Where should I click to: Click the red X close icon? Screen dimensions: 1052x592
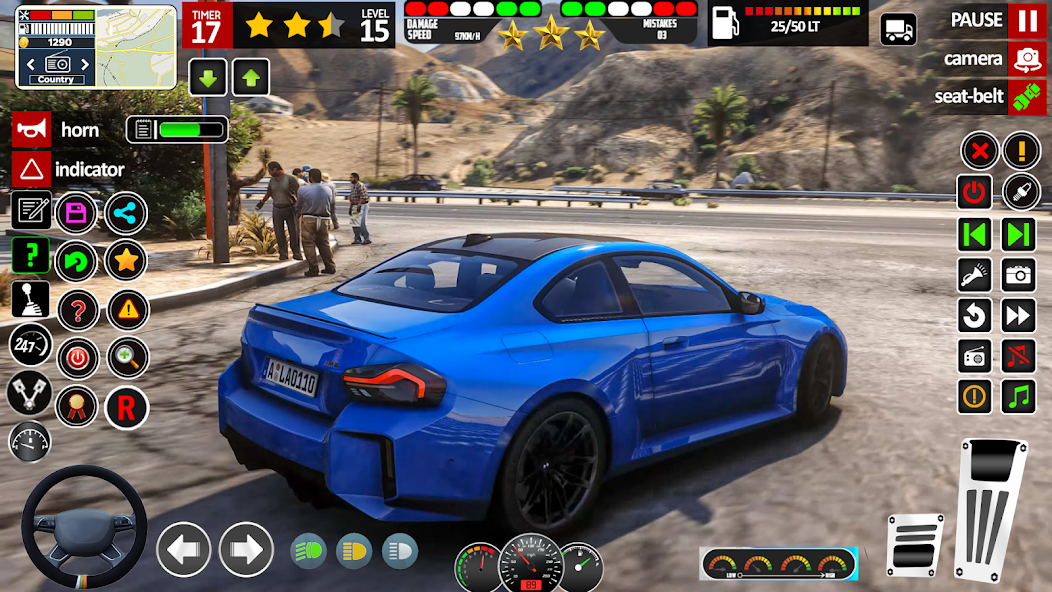click(978, 151)
